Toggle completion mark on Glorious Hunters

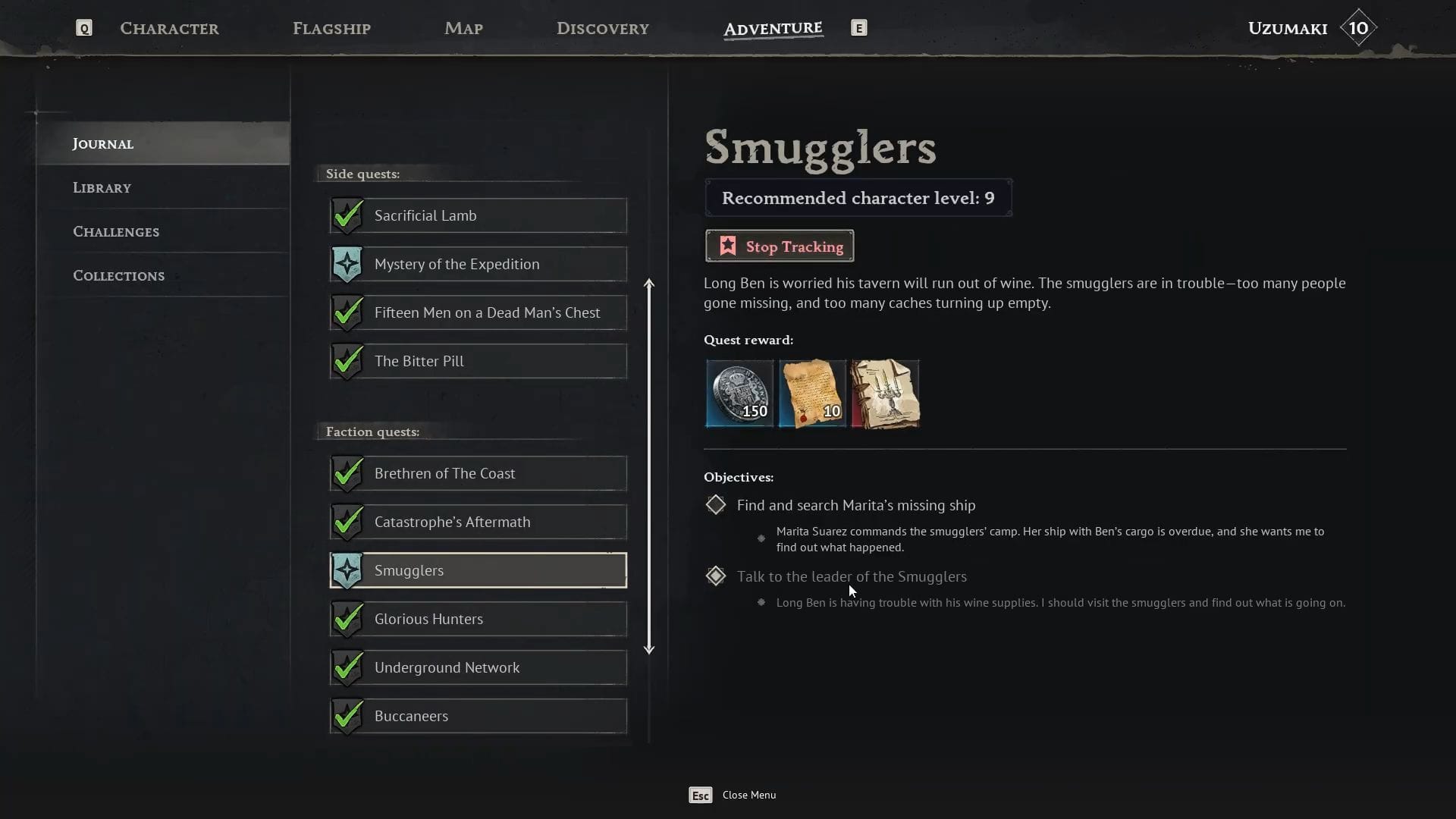(x=347, y=619)
